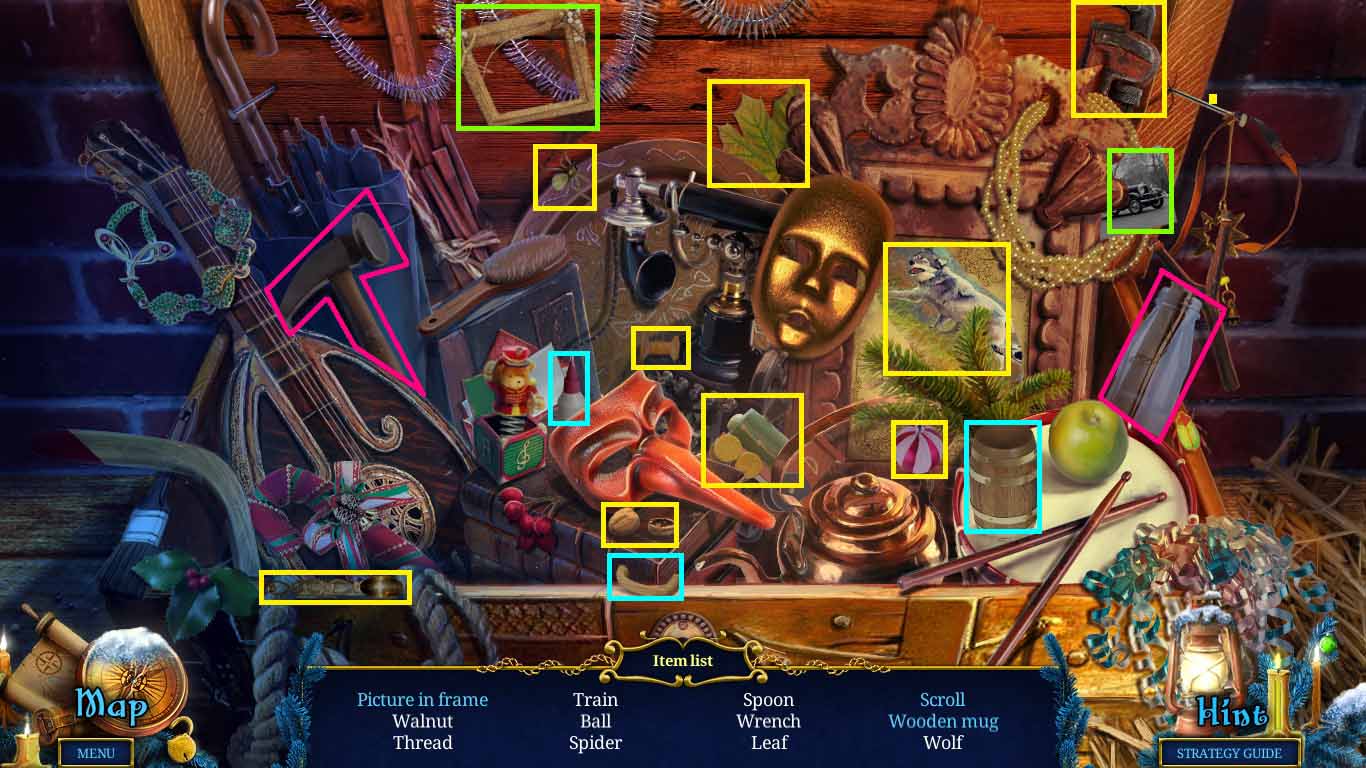Select the wolf picture in the yellow frame
Viewport: 1366px width, 768px height.
point(947,305)
